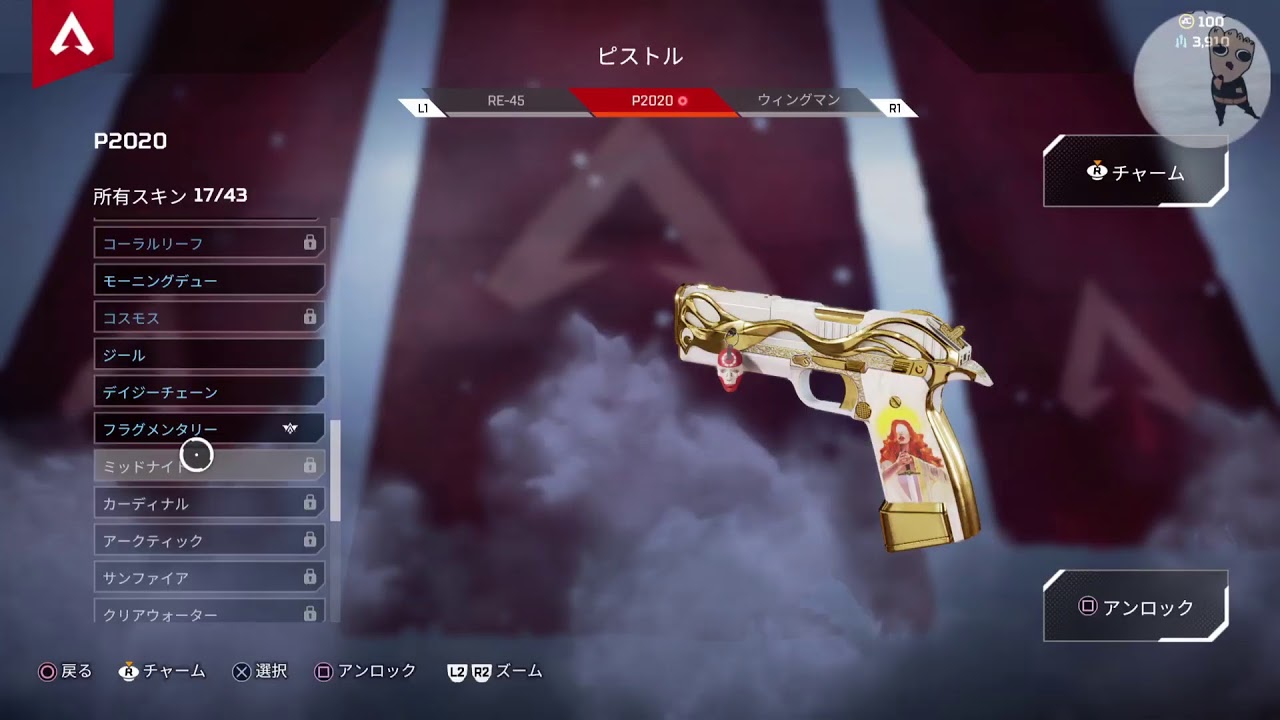Open the ウィングマン weapon tab

[798, 101]
